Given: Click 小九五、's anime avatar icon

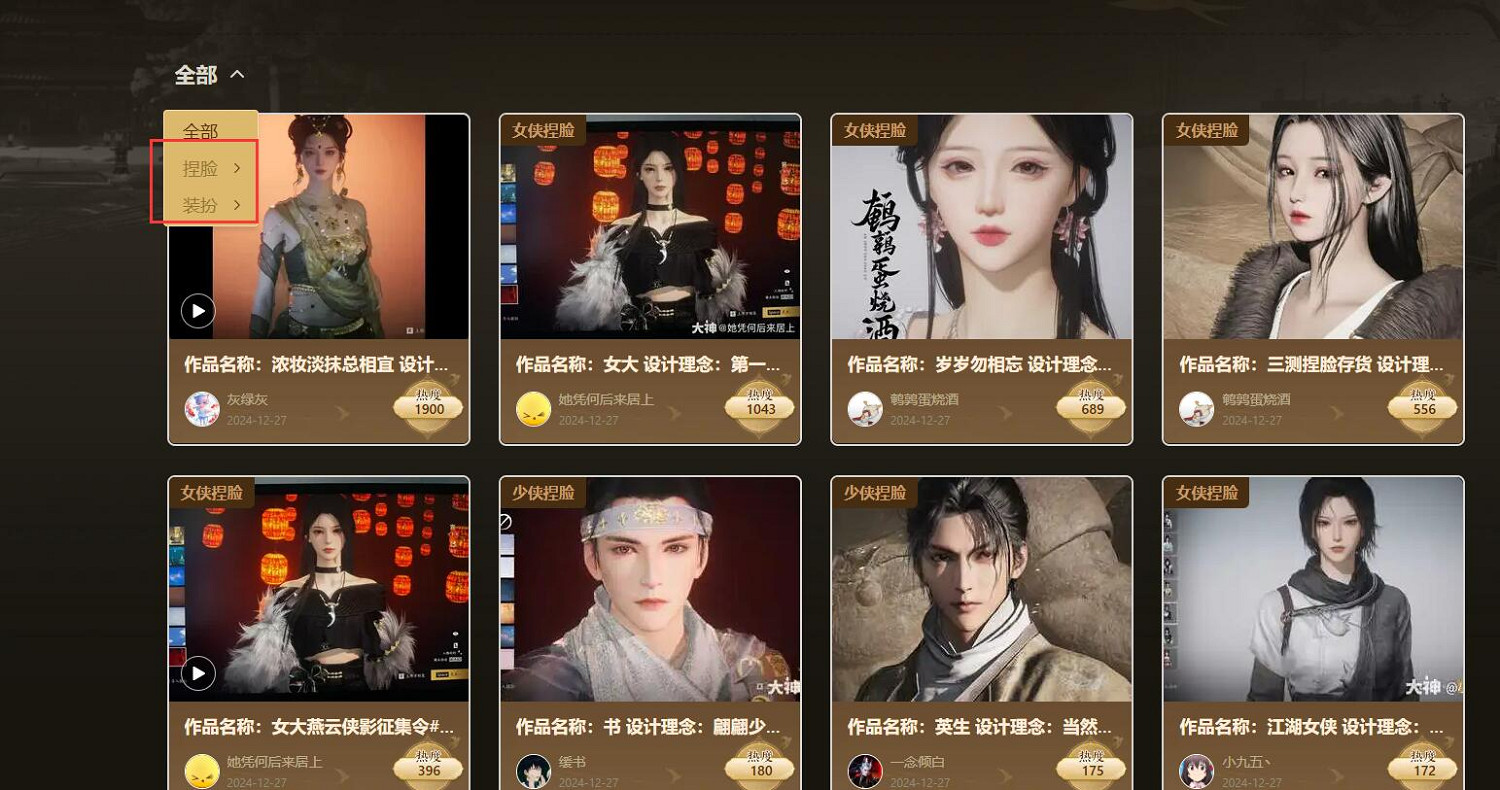Looking at the screenshot, I should 1197,770.
